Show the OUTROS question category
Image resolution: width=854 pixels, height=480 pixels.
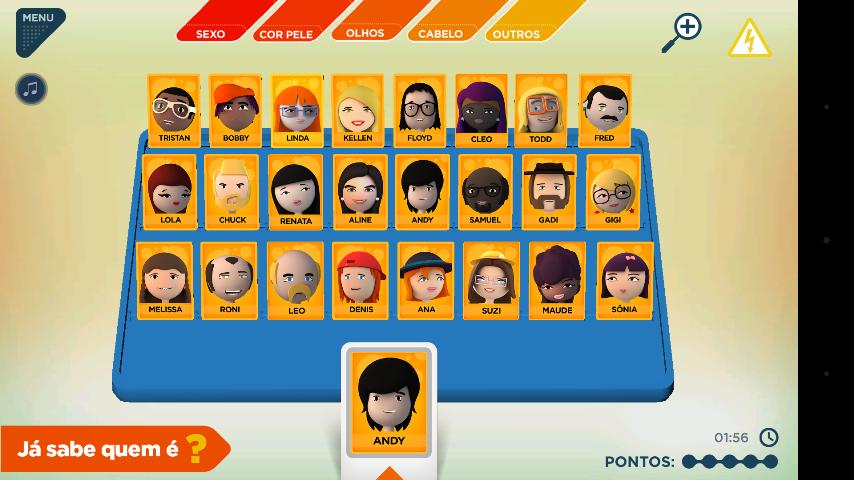tap(517, 31)
